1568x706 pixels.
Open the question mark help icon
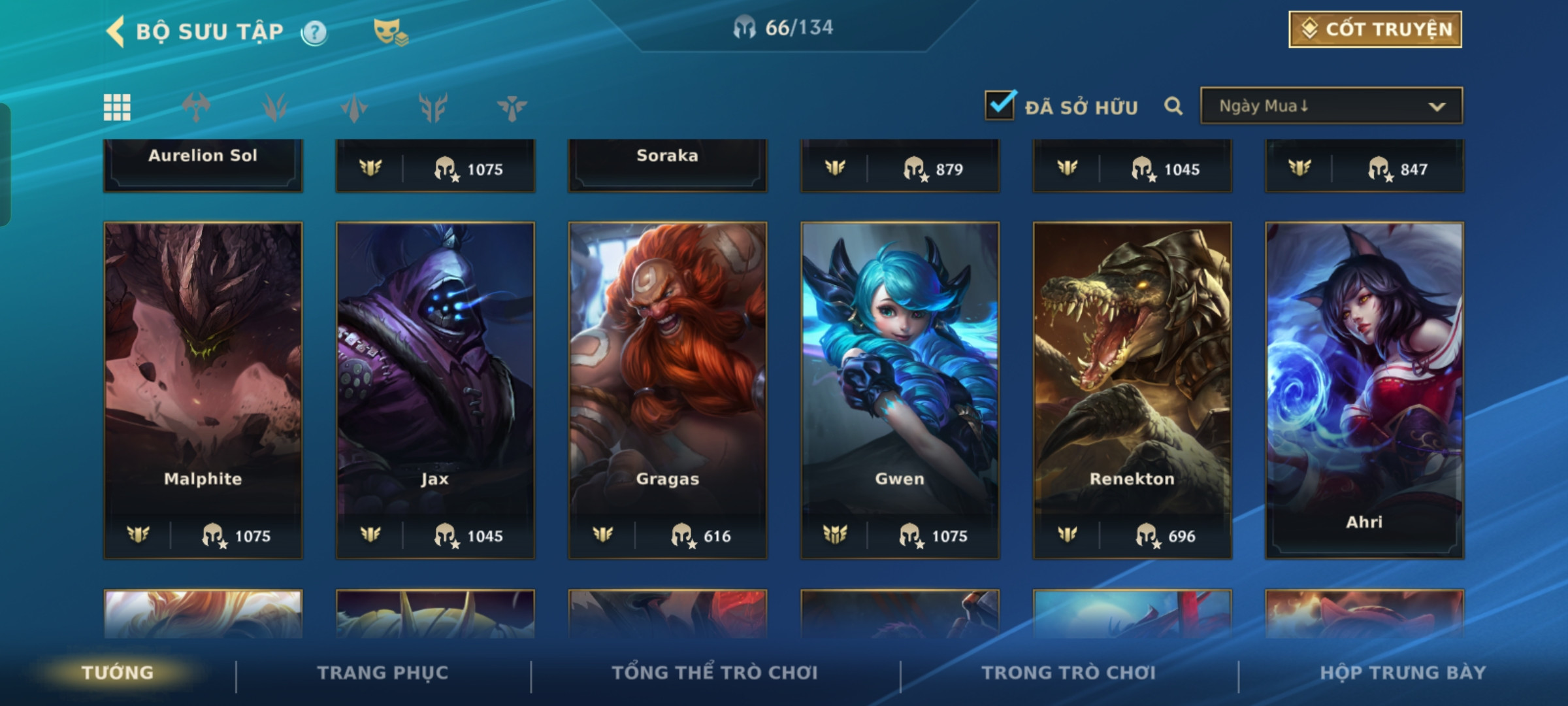pyautogui.click(x=314, y=32)
